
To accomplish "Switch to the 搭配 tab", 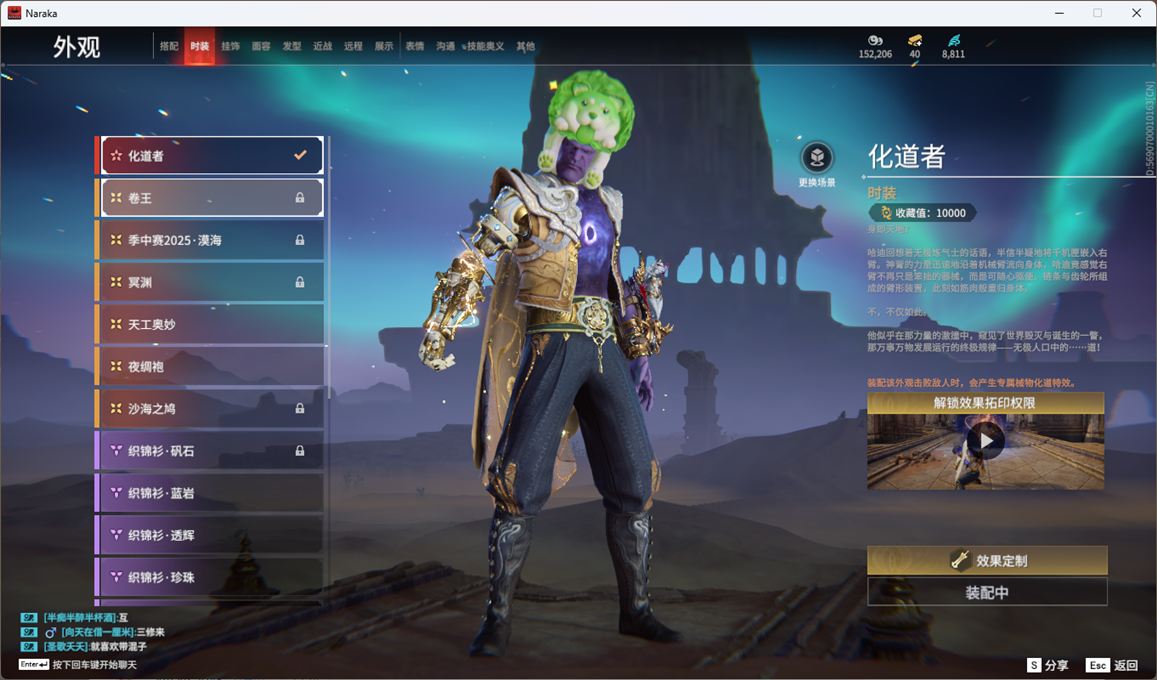I will 169,47.
